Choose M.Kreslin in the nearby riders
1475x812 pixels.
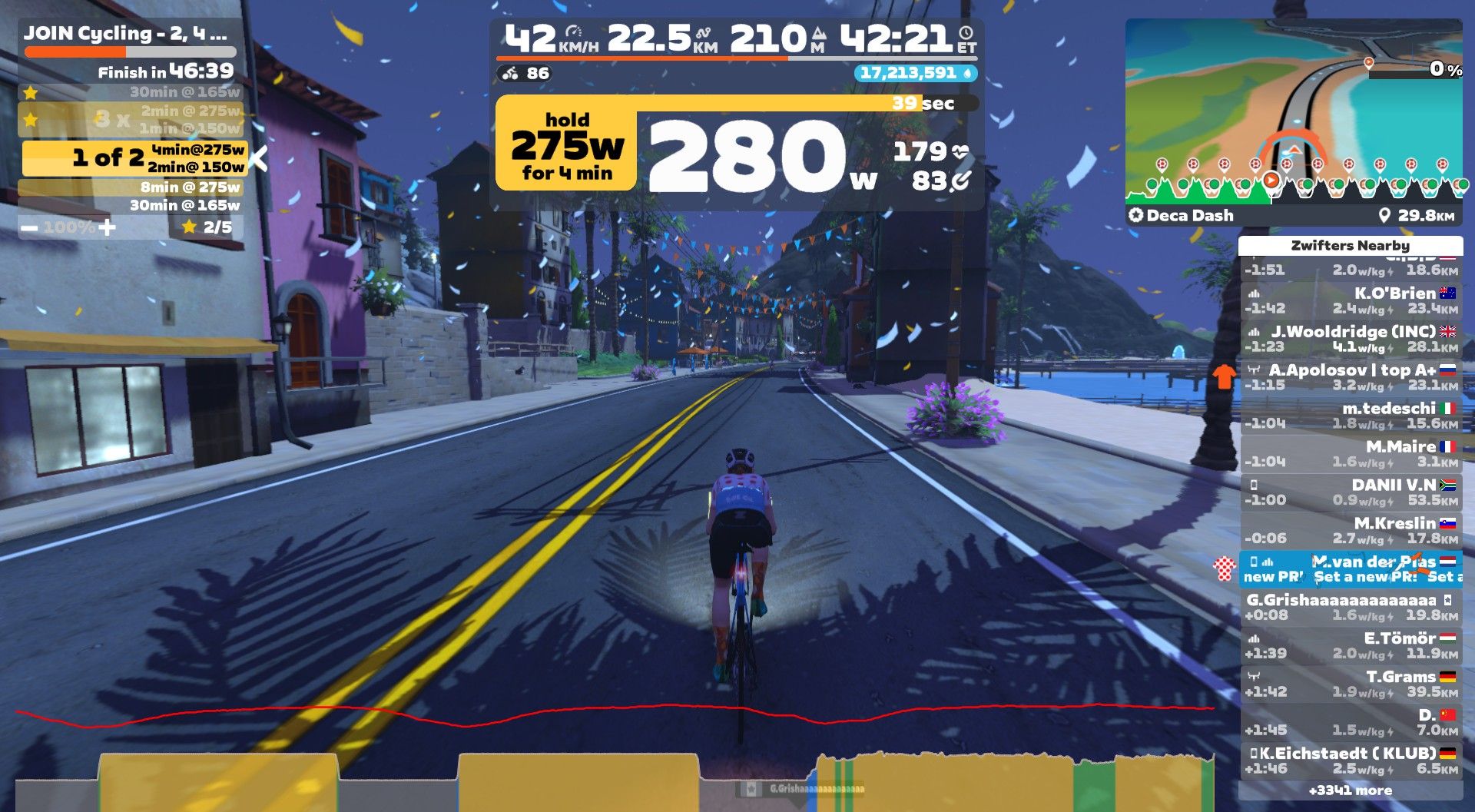point(1351,531)
